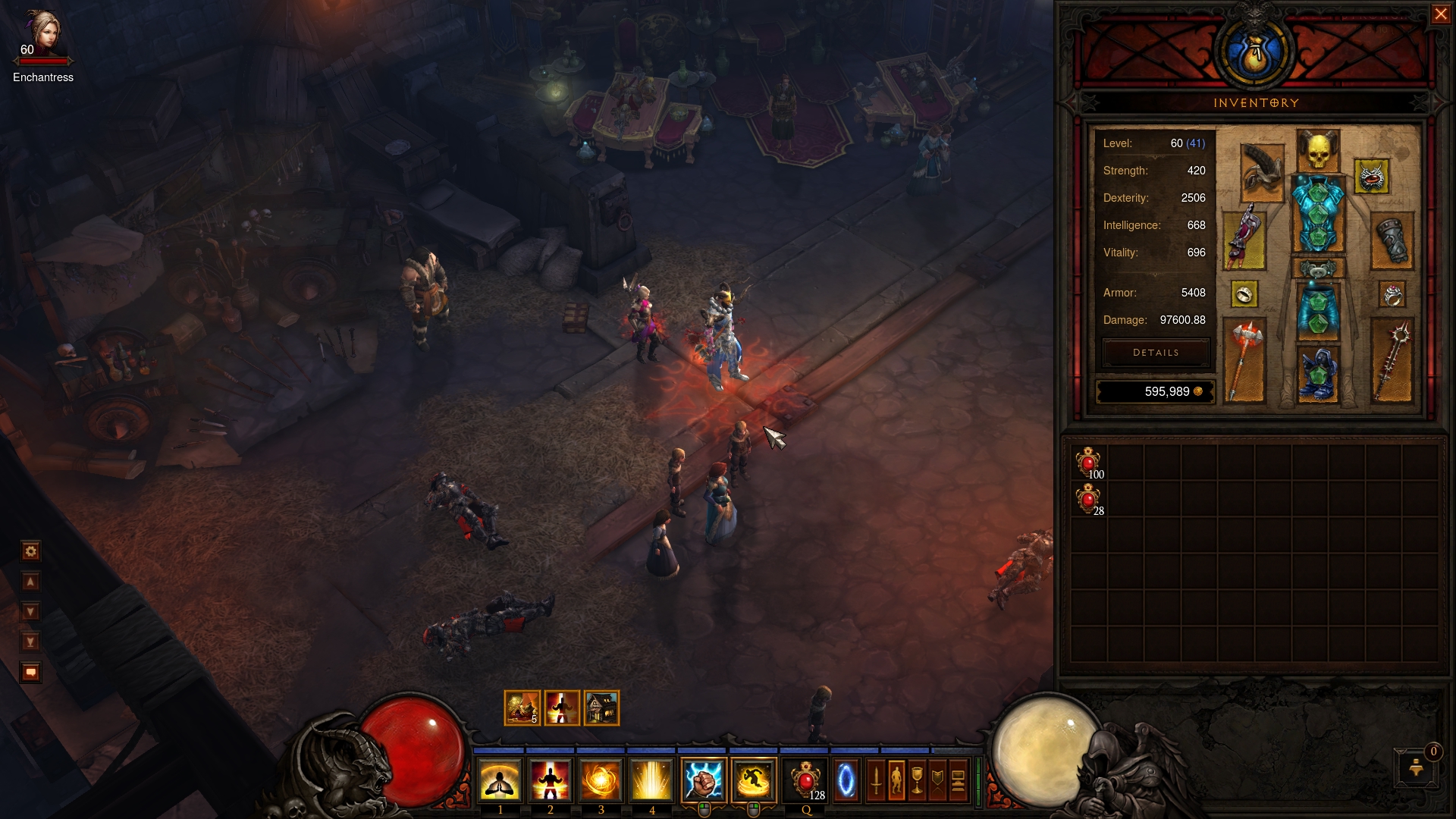Cast the pillar of light skill in slot 4

pyautogui.click(x=651, y=780)
